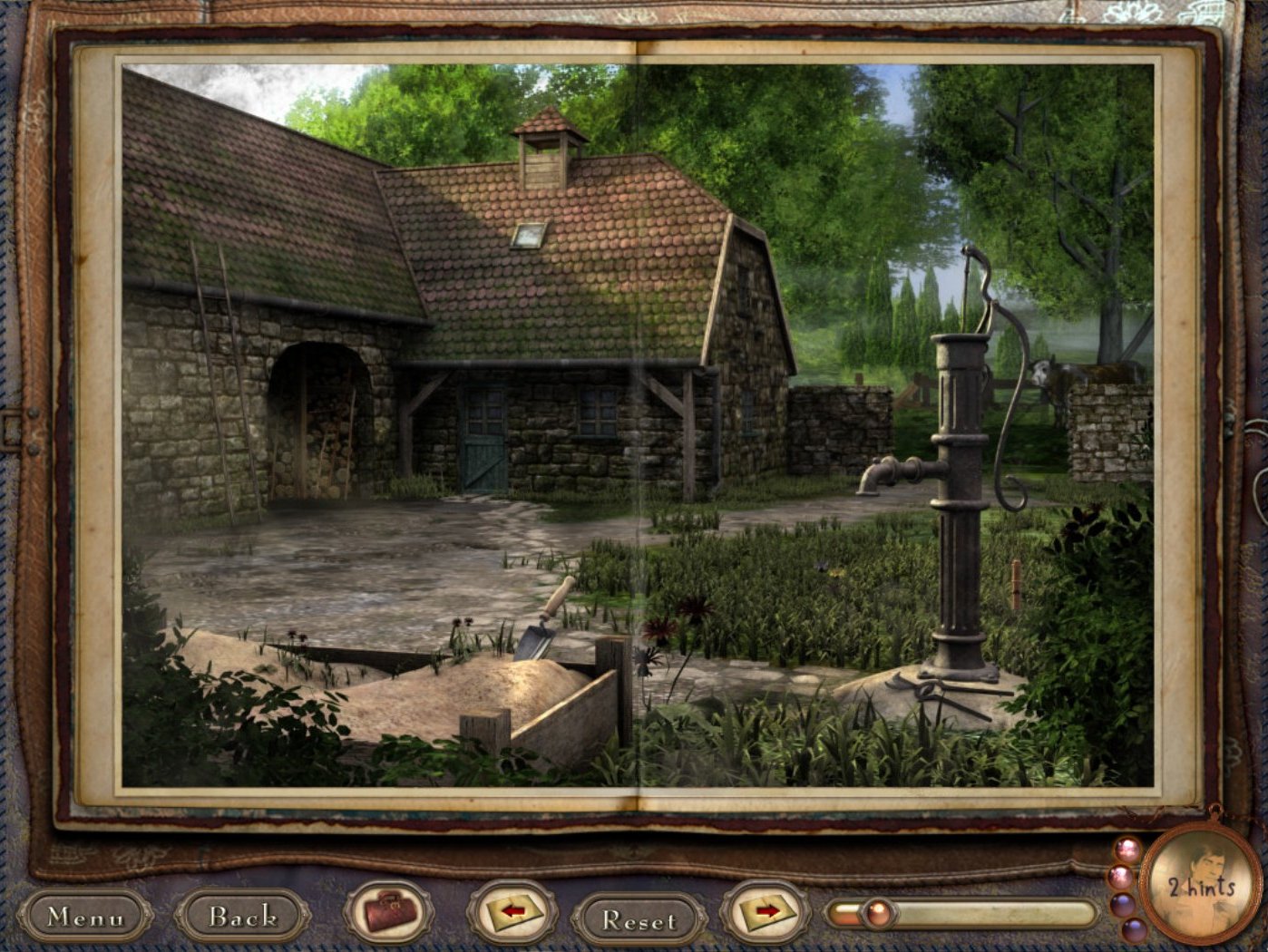Click the third purple gem orb
1268x952 pixels.
pos(1123,903)
